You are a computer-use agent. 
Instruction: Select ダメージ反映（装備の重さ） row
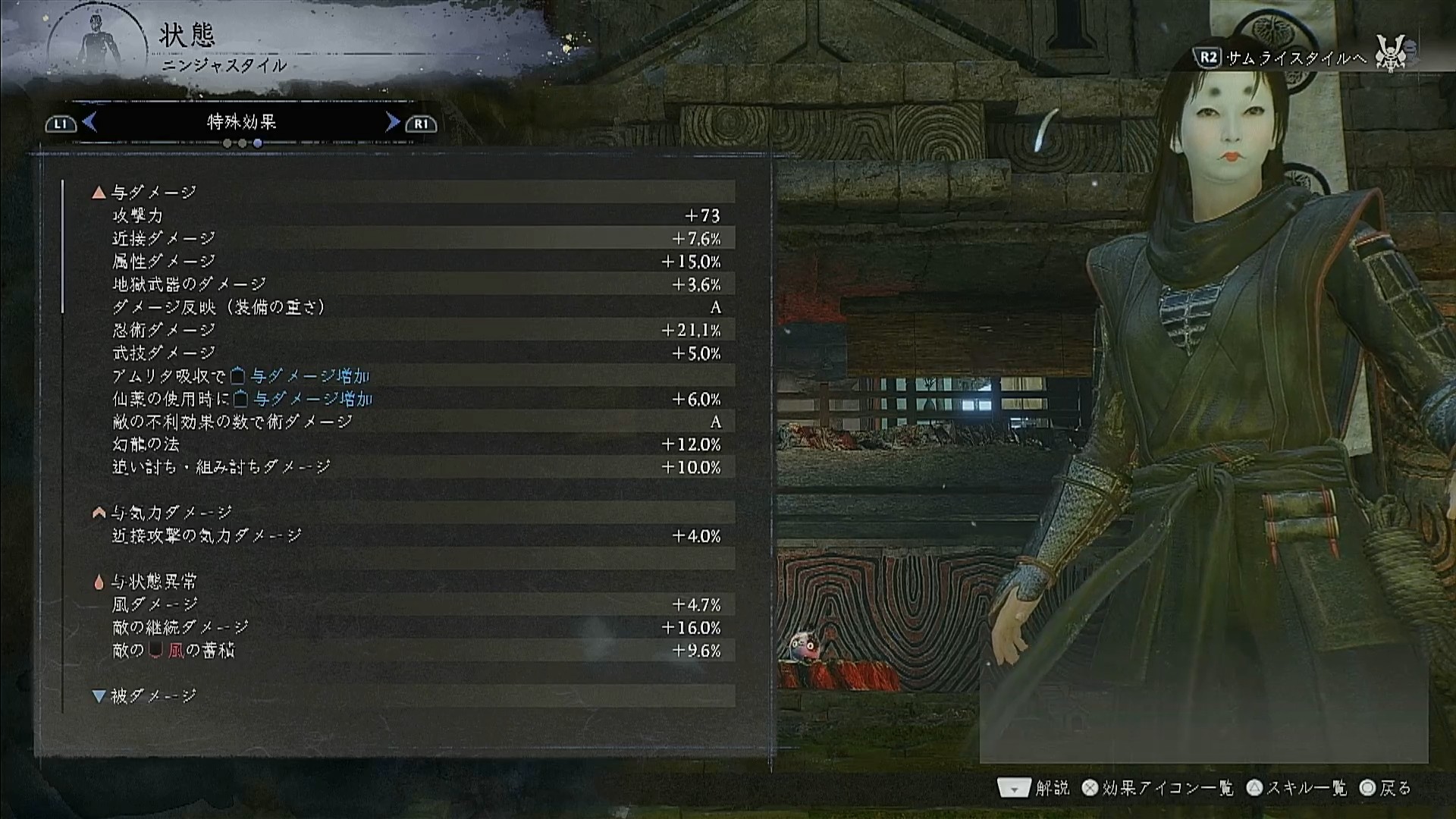(x=416, y=307)
